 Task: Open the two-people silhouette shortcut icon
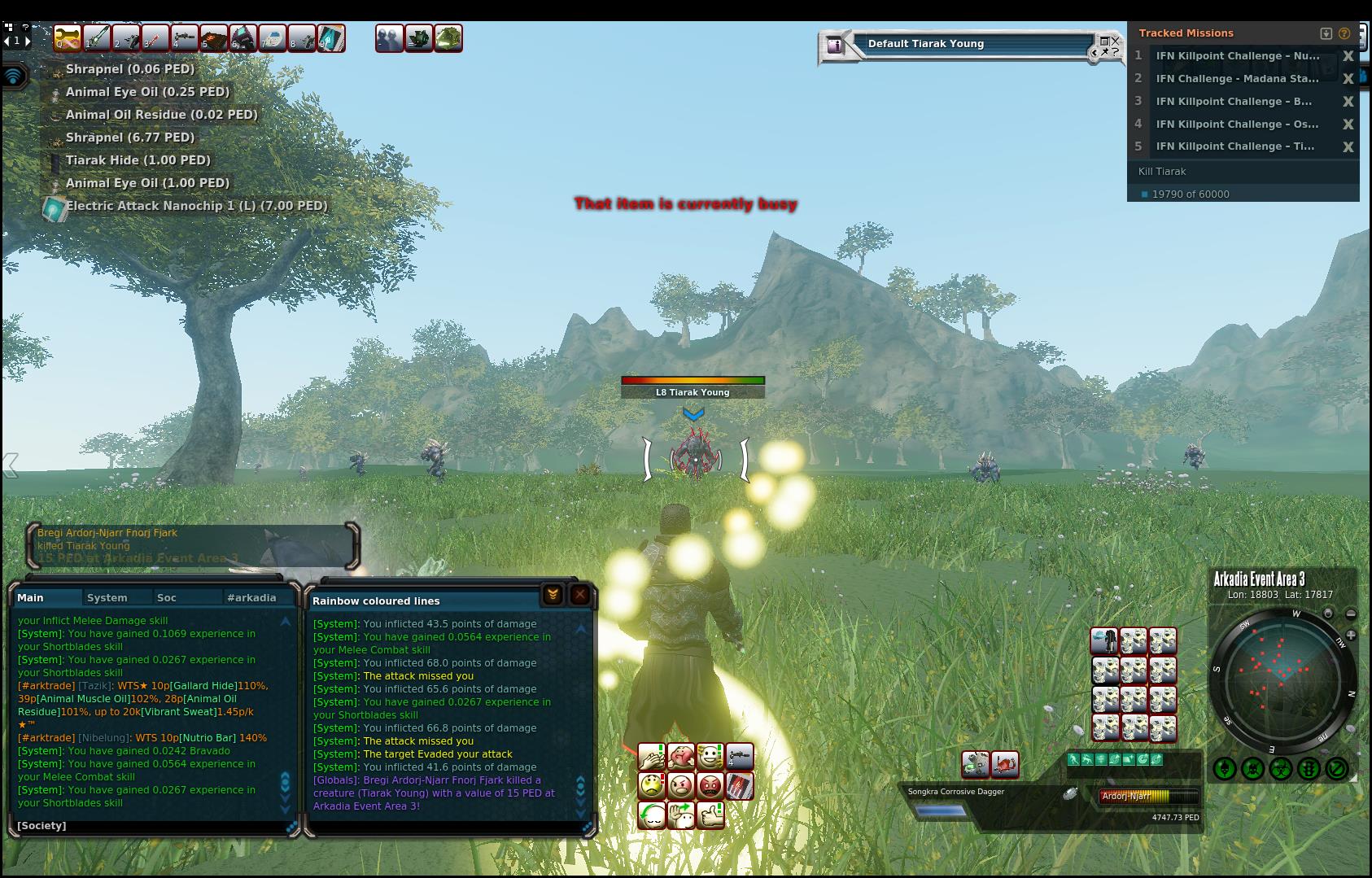389,38
